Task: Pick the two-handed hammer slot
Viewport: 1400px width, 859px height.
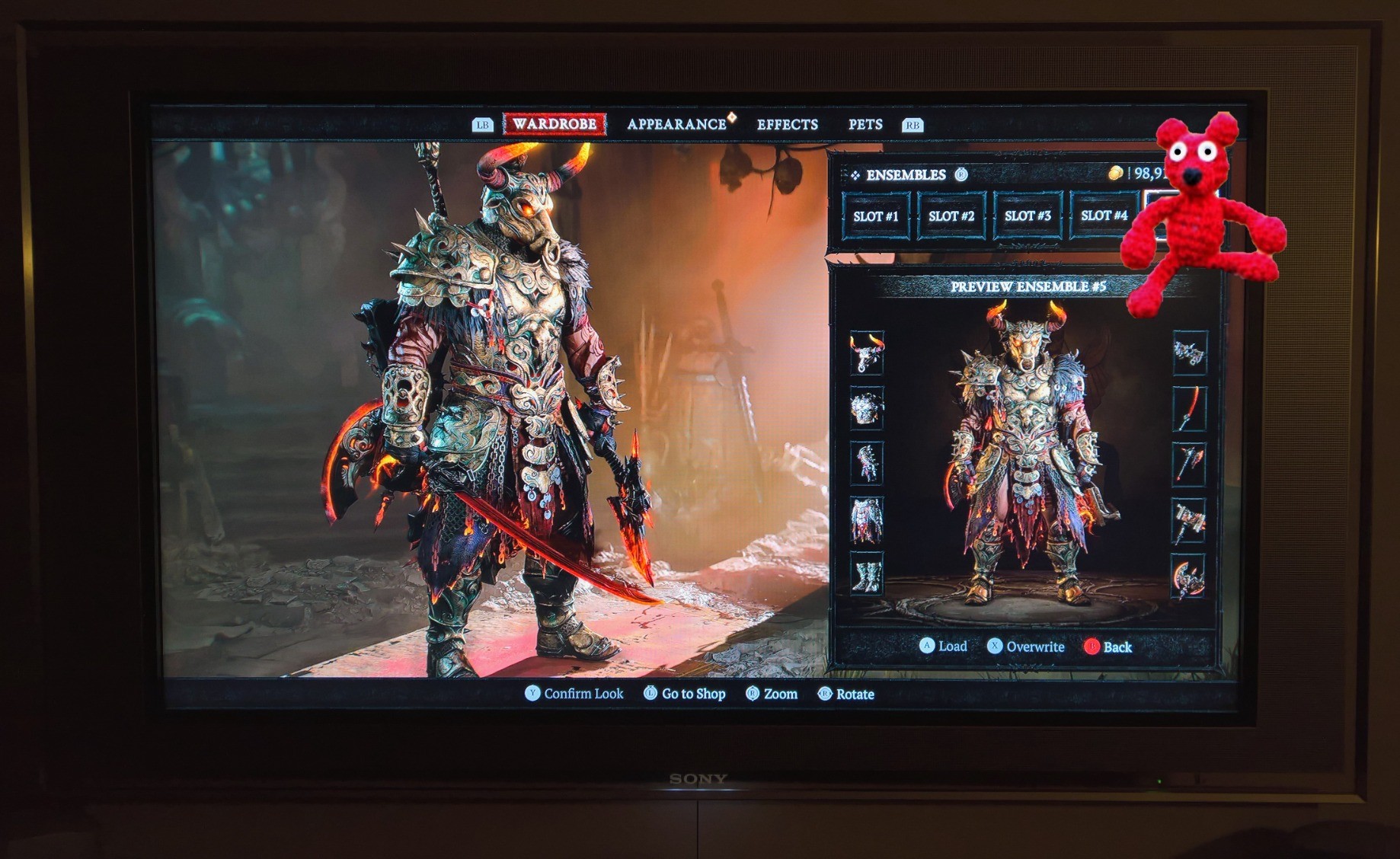Action: pyautogui.click(x=1189, y=520)
